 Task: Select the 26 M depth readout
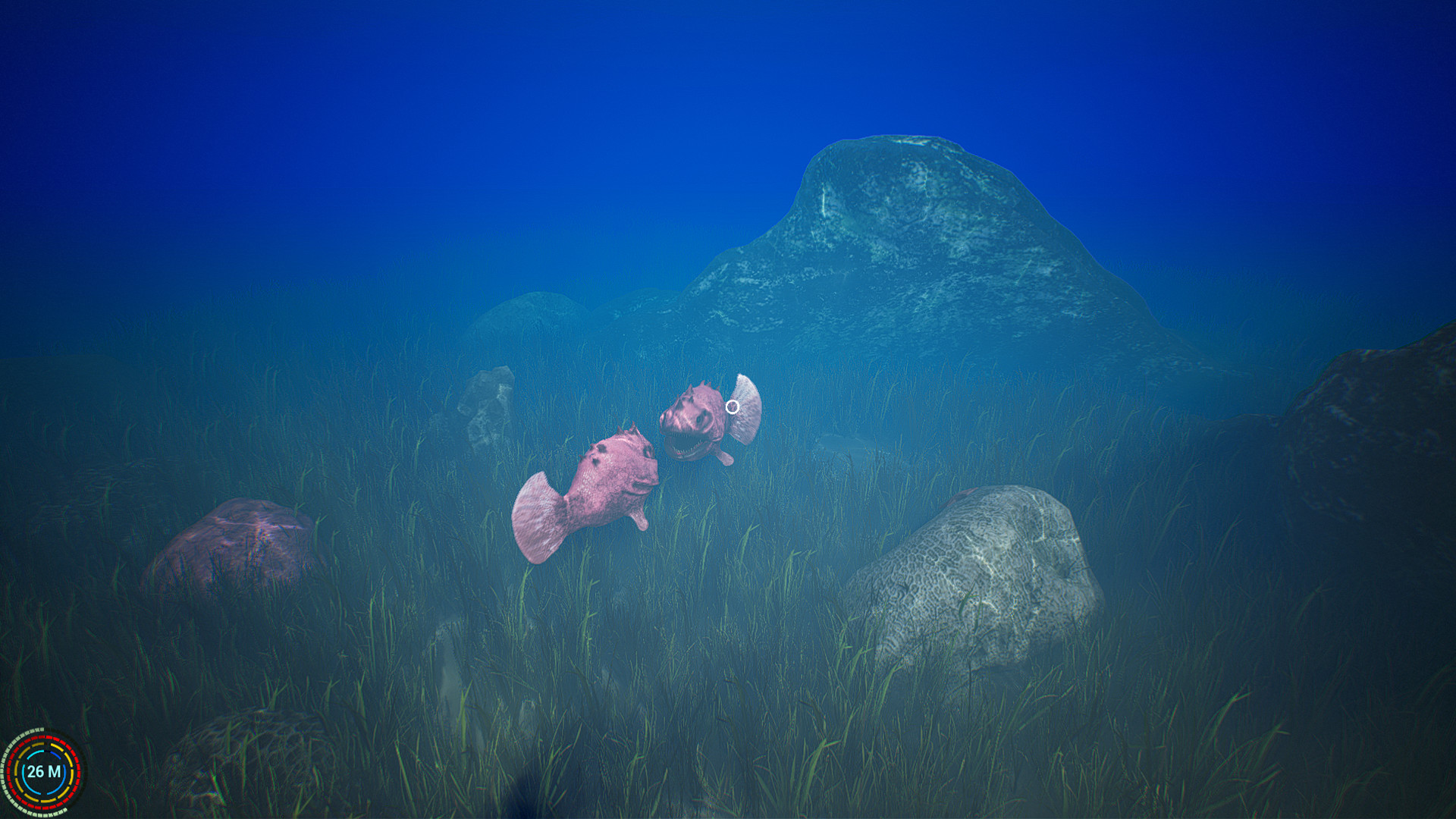43,771
